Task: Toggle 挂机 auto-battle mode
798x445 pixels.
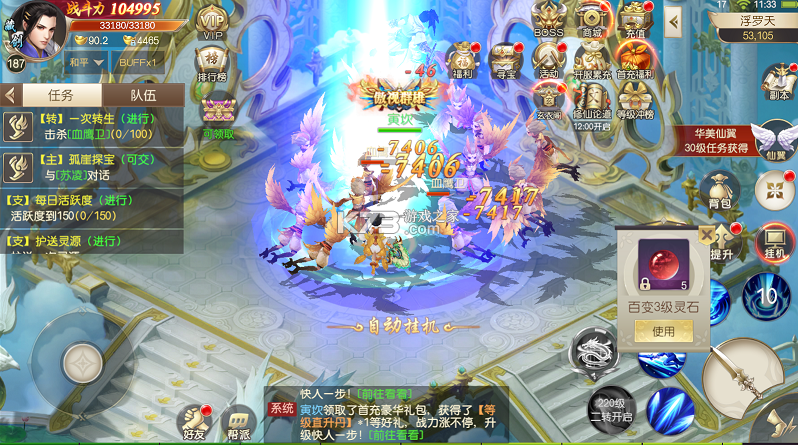Action: pyautogui.click(x=775, y=243)
